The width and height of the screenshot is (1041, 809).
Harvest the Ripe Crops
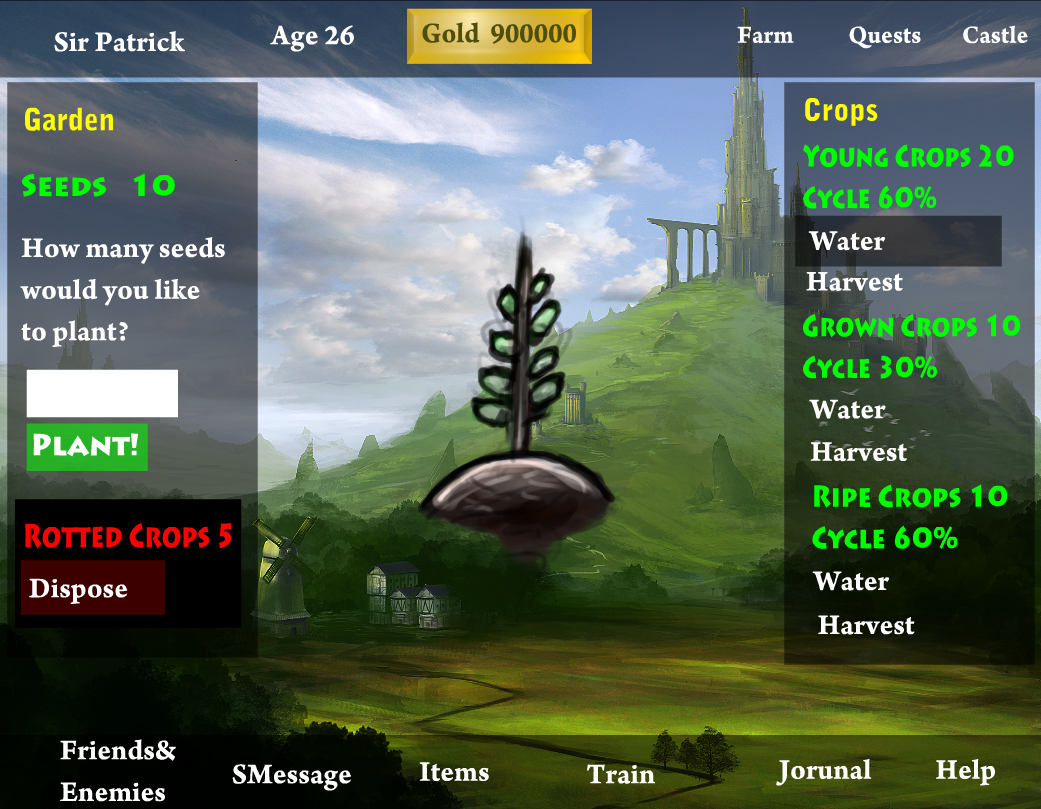coord(866,626)
